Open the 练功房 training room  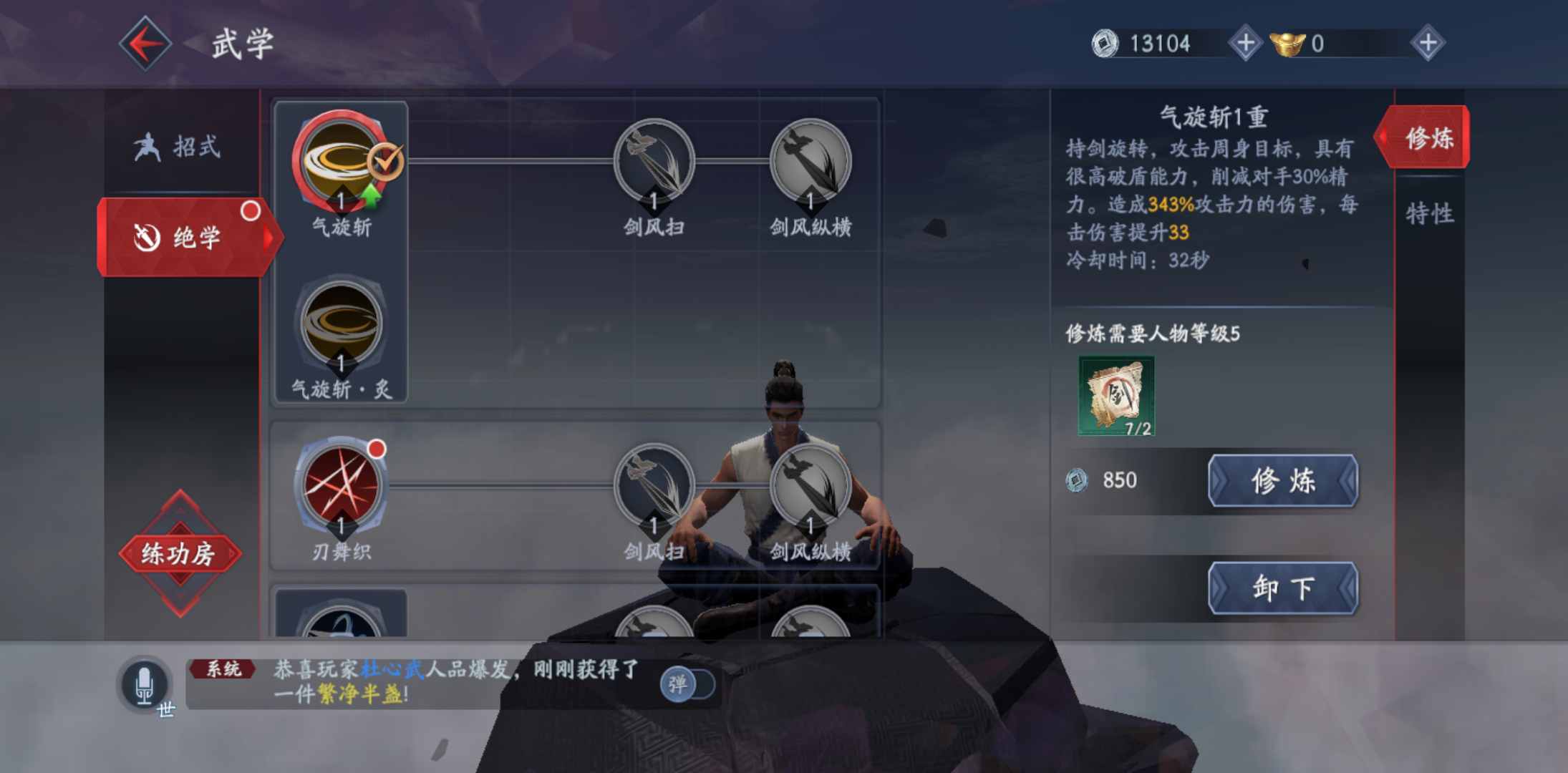pyautogui.click(x=179, y=553)
